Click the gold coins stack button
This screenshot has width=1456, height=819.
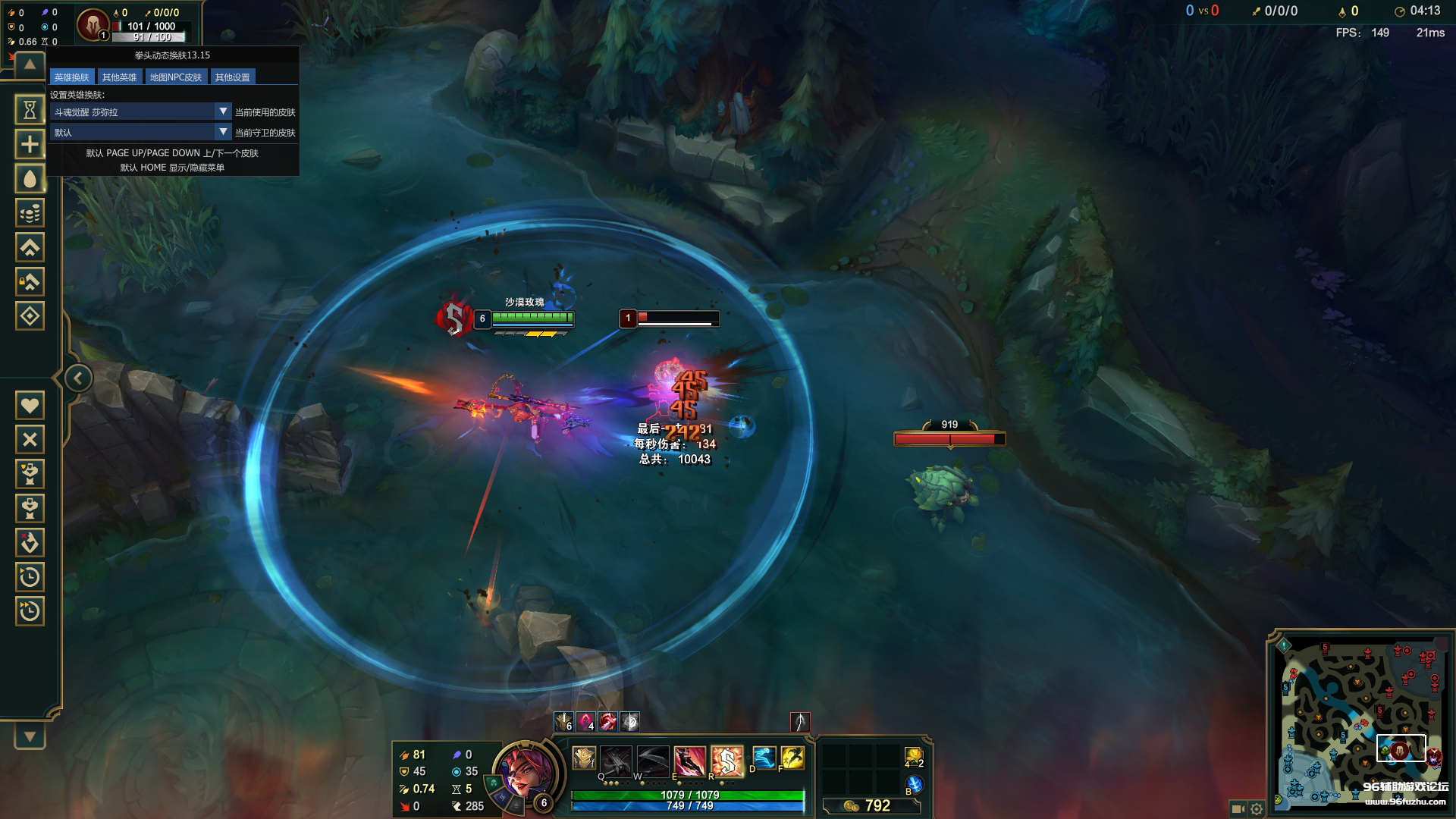coord(30,213)
